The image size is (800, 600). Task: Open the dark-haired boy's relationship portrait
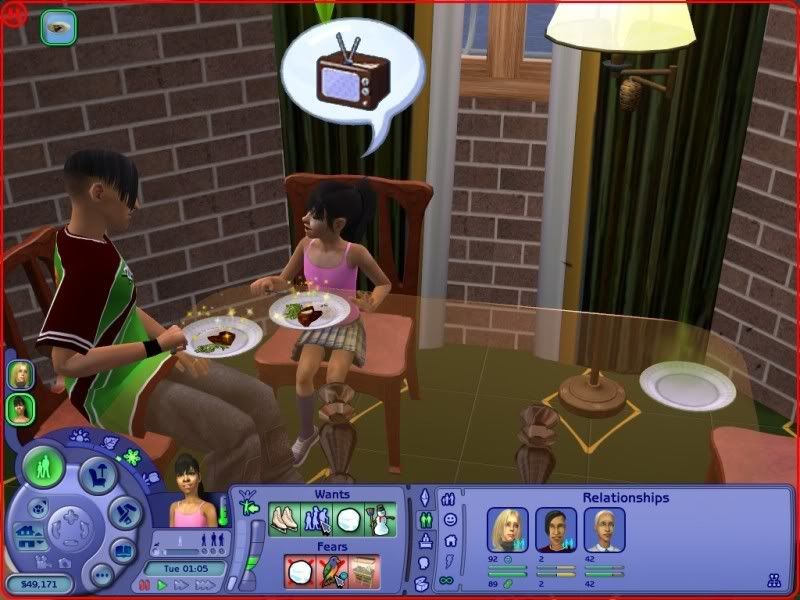coord(554,529)
